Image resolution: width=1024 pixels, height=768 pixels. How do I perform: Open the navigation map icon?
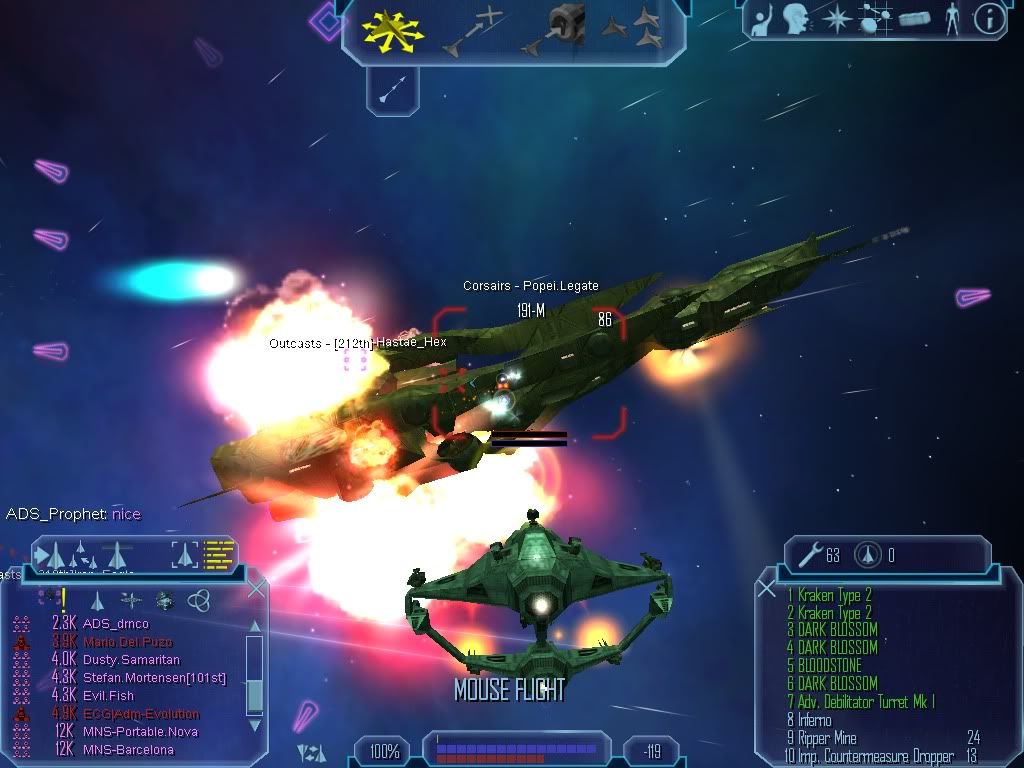coord(876,19)
